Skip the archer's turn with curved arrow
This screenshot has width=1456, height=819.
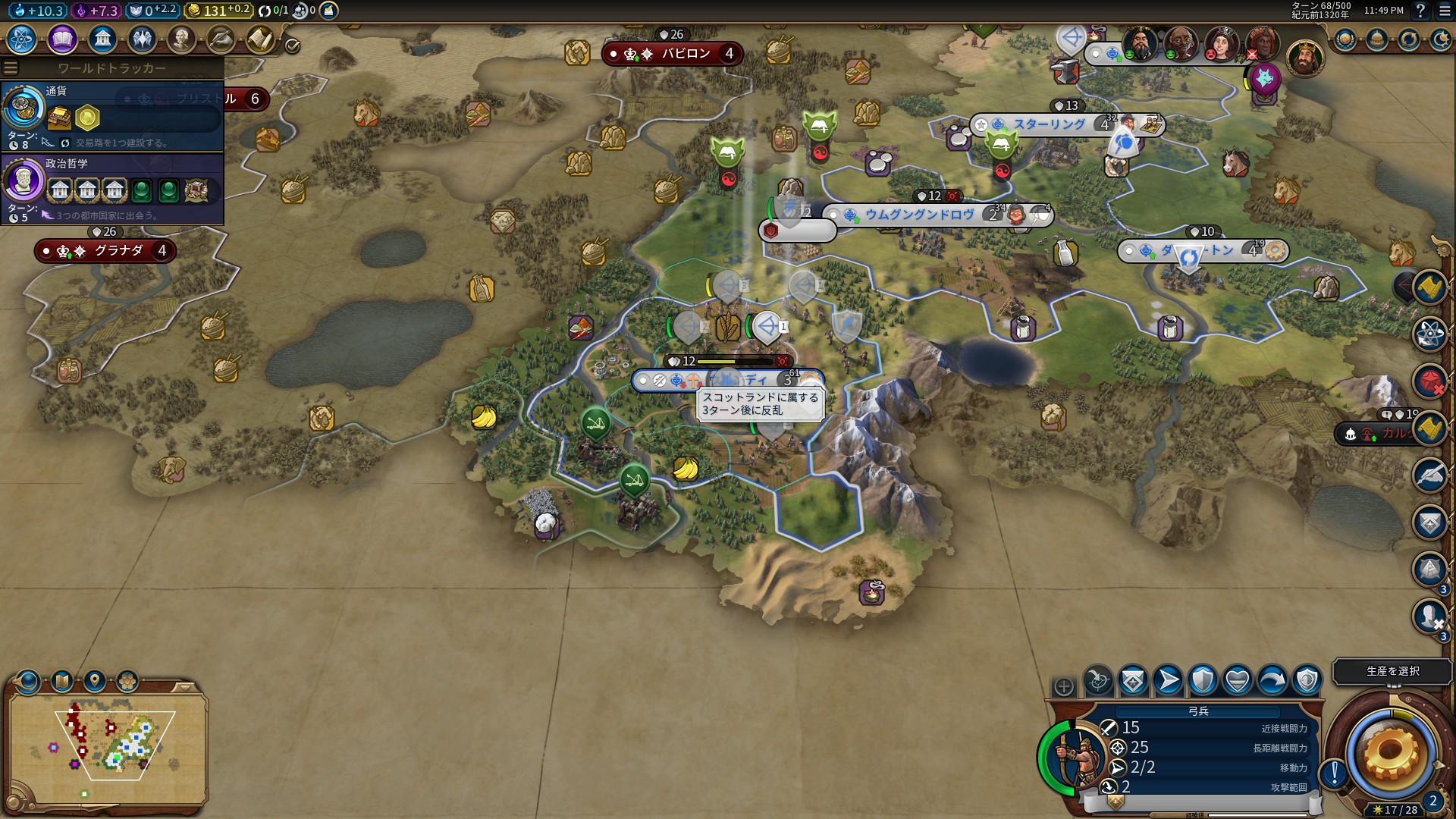(x=1272, y=680)
